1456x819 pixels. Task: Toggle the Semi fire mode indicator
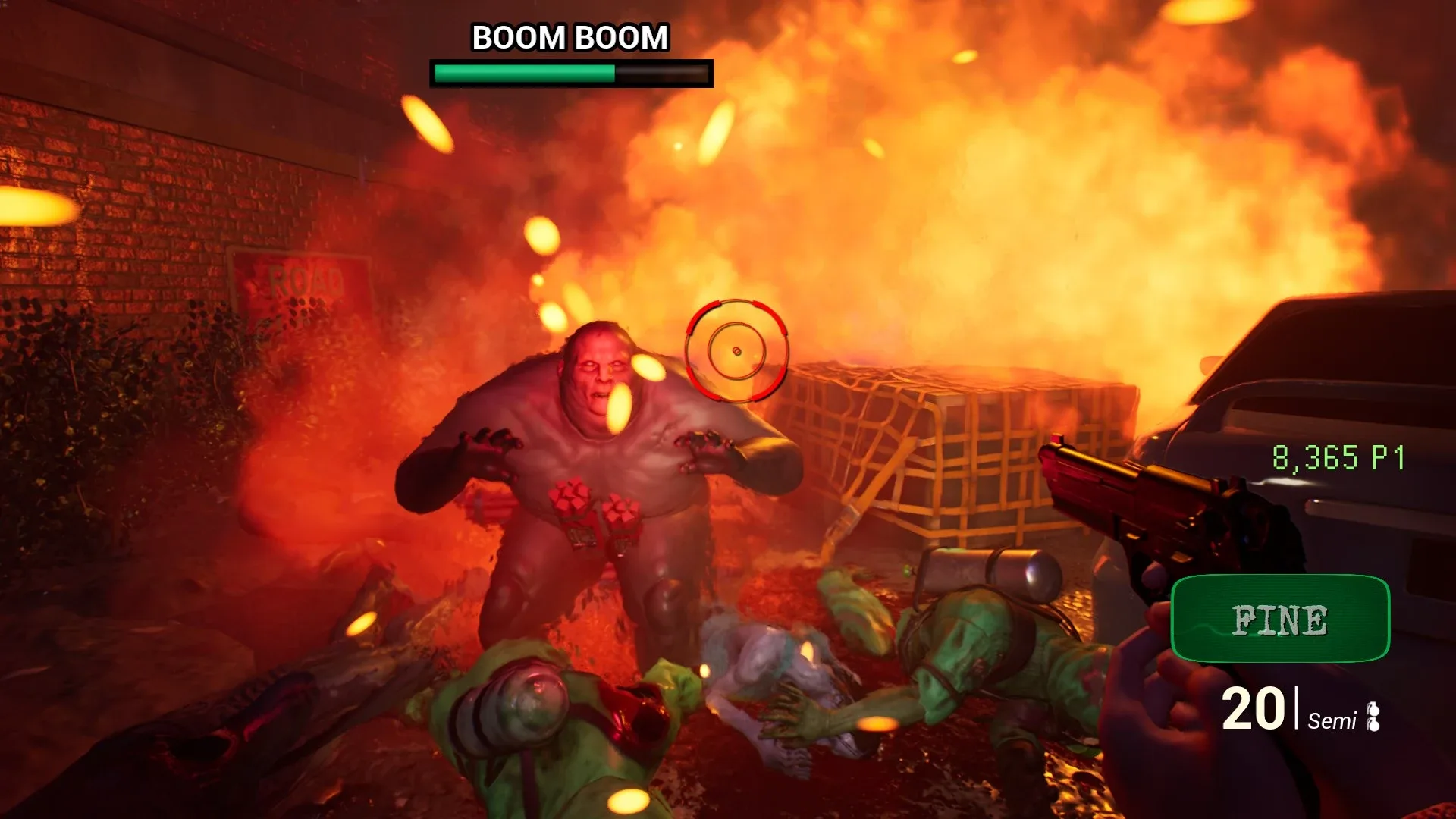point(1332,720)
